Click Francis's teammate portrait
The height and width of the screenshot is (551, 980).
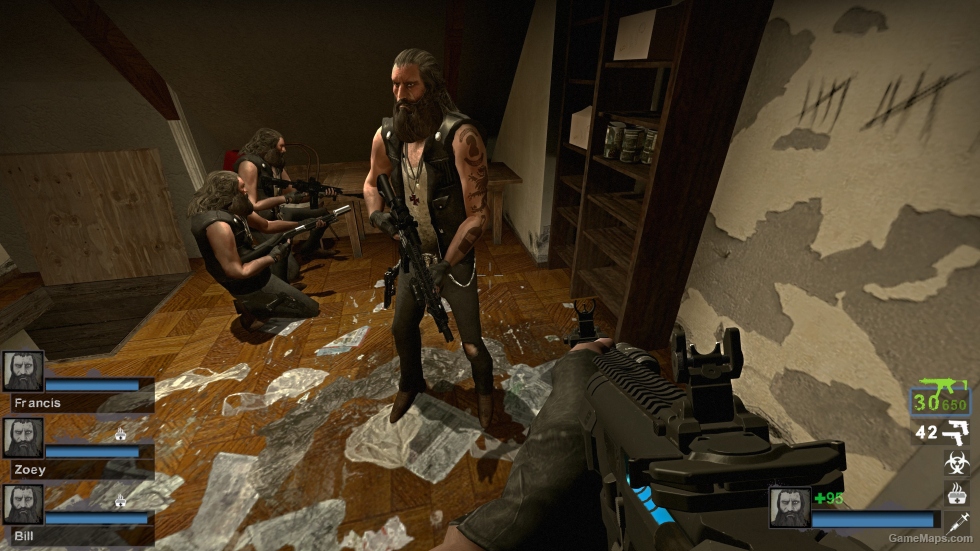[23, 371]
